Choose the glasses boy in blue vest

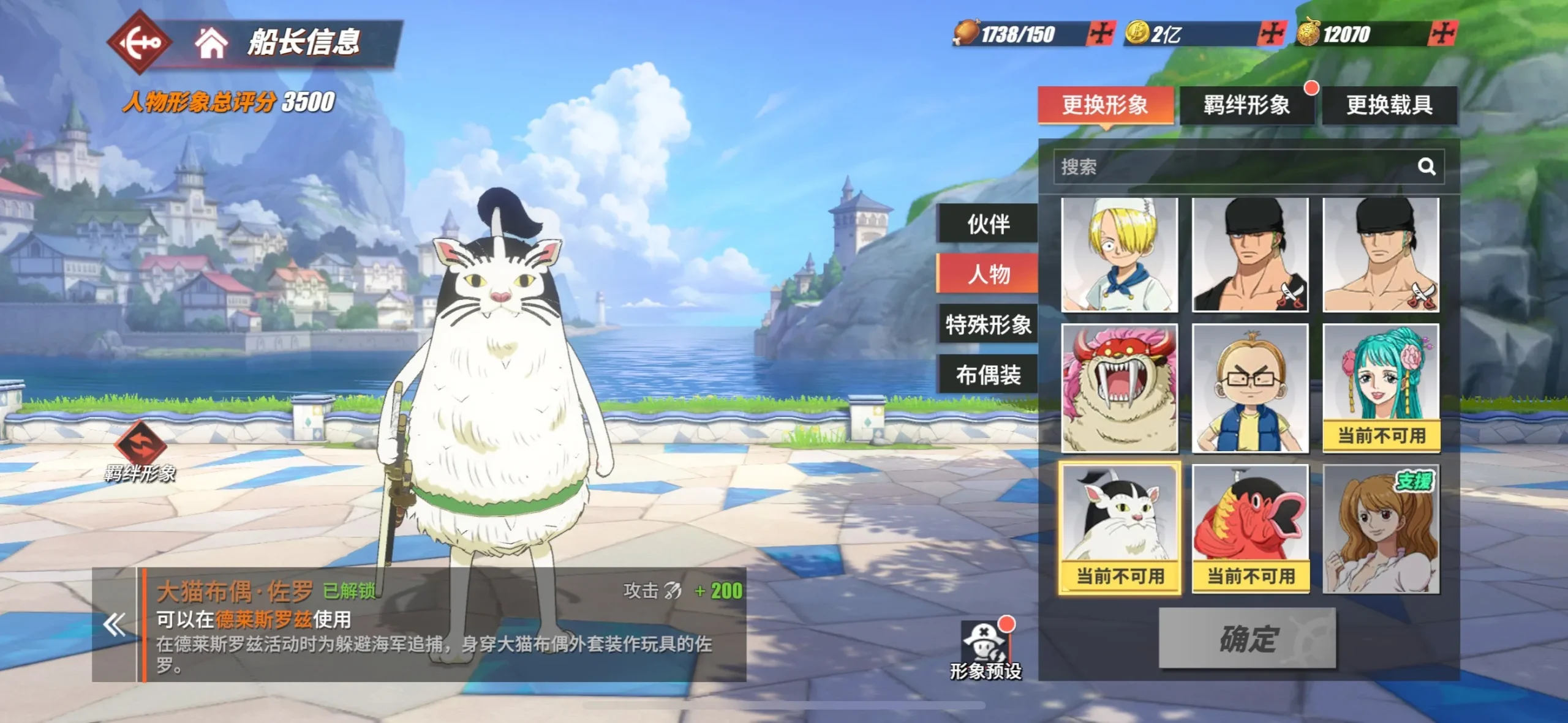pos(1249,388)
